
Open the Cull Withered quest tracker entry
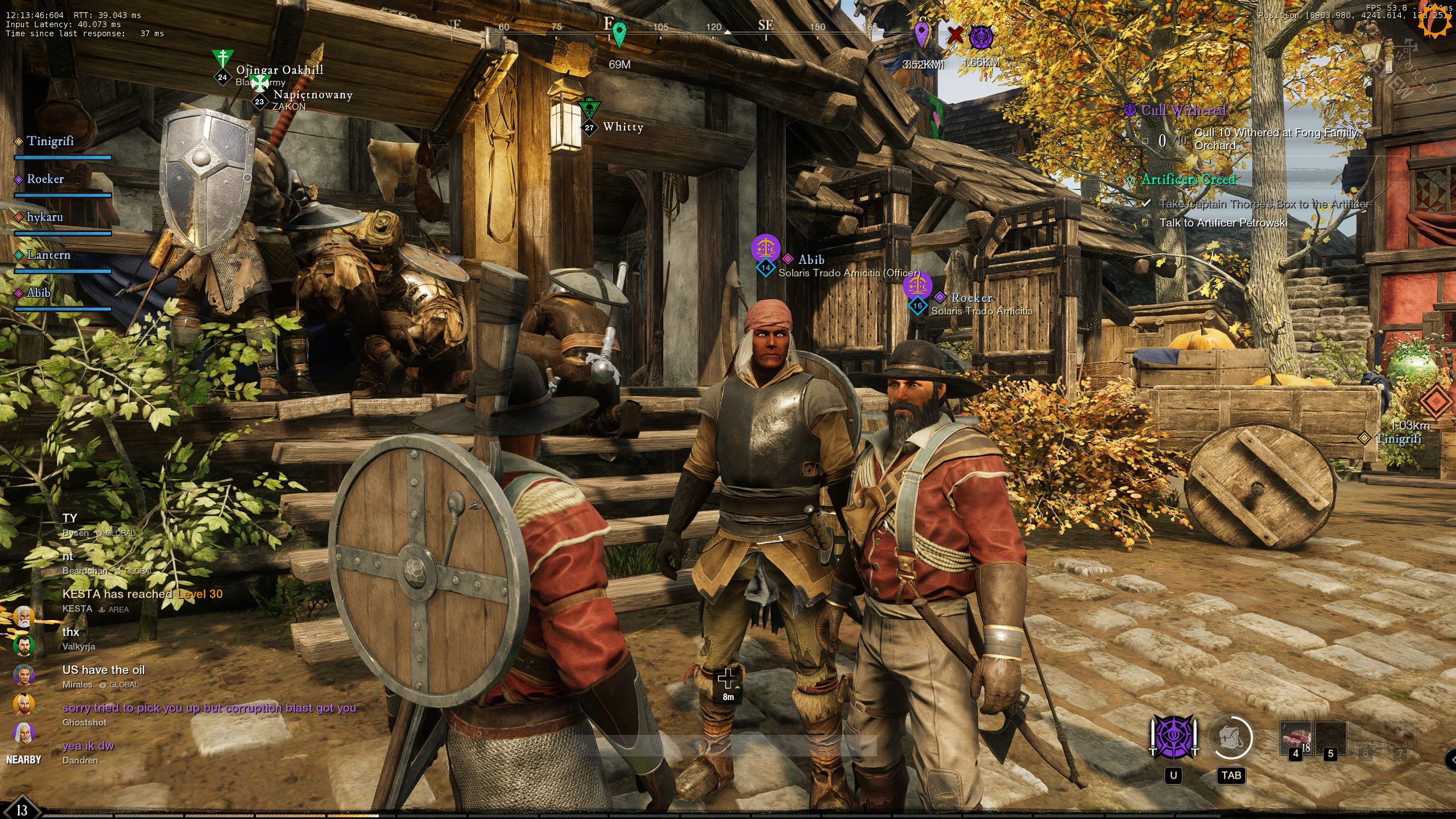(1183, 110)
